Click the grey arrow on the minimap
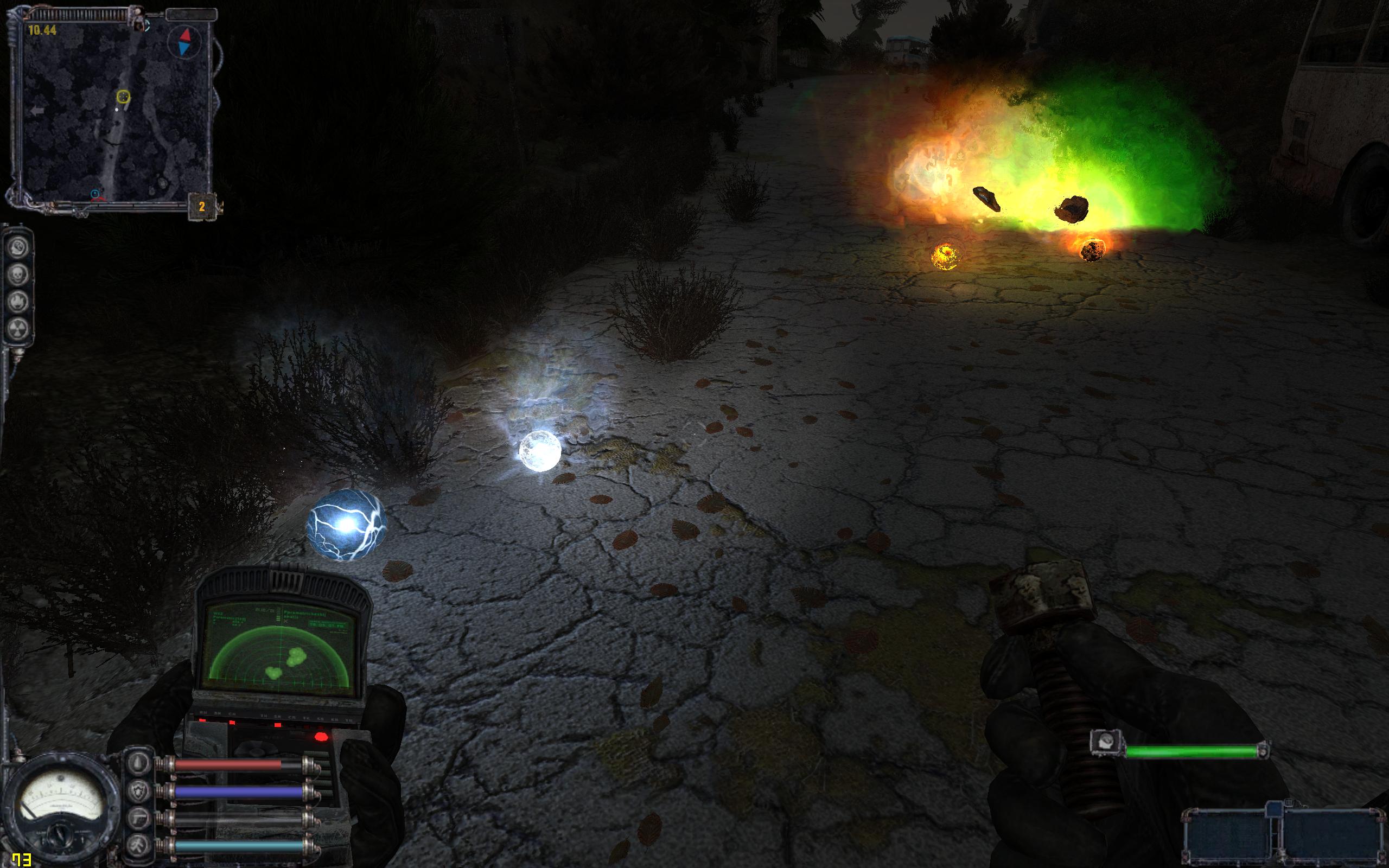1389x868 pixels. 38,111
